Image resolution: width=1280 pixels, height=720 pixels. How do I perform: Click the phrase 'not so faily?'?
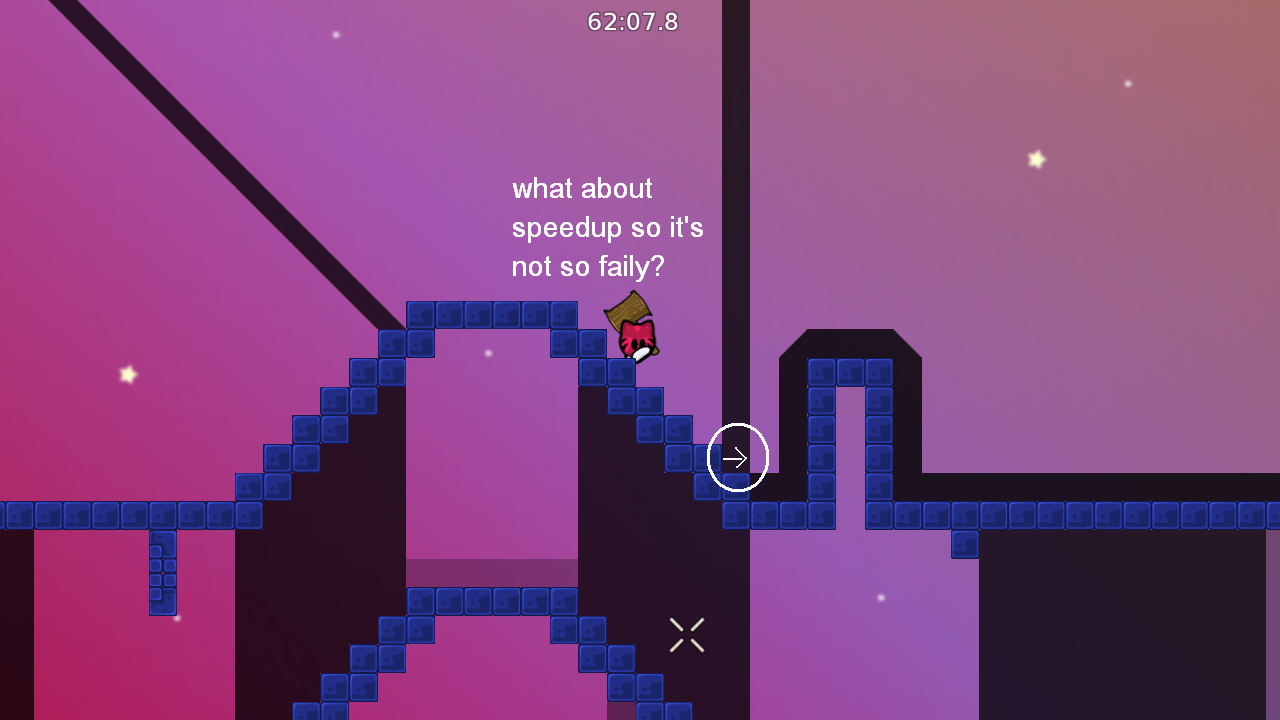(x=588, y=267)
